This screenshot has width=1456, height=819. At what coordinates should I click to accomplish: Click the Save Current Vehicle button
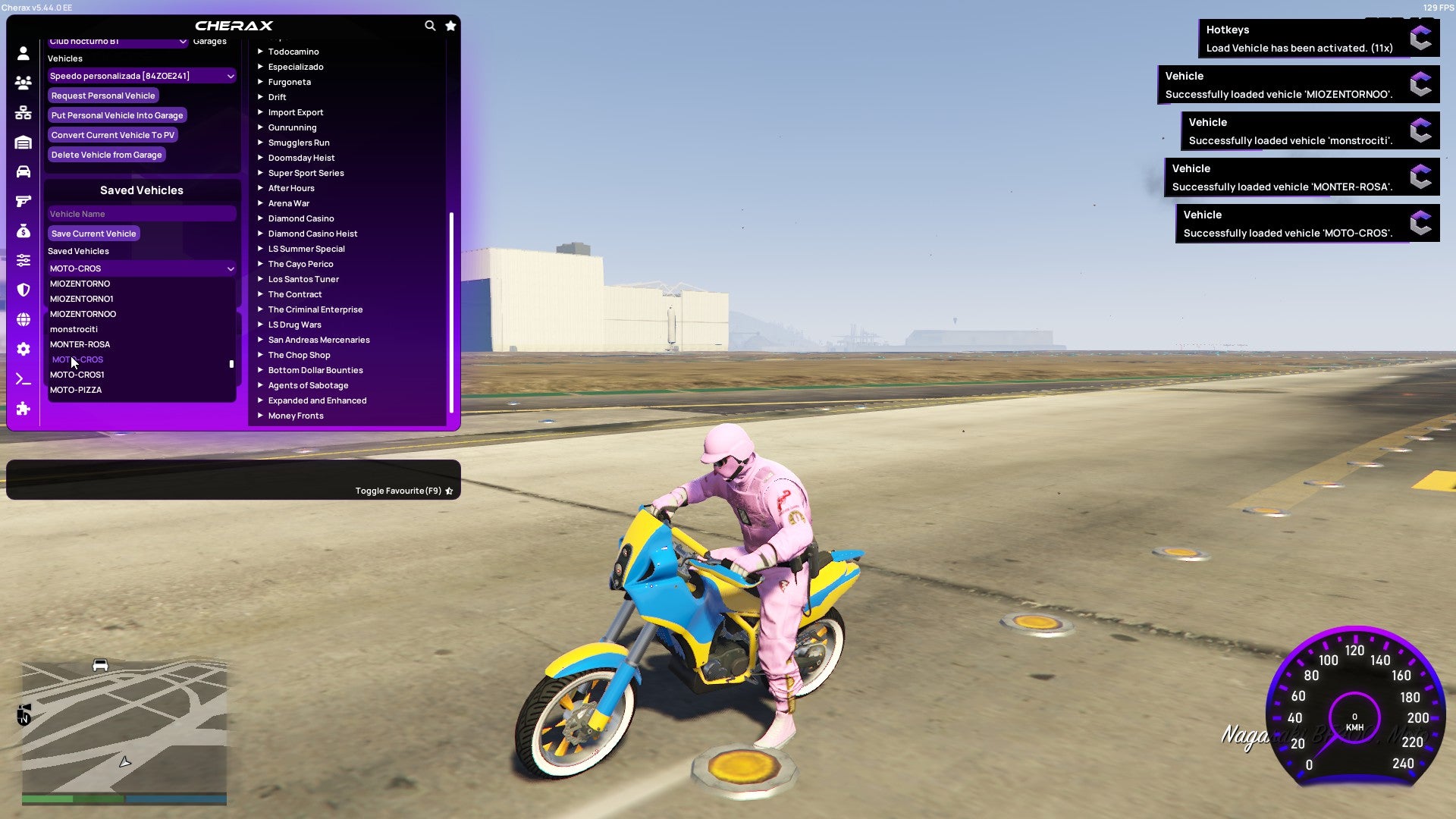(93, 233)
